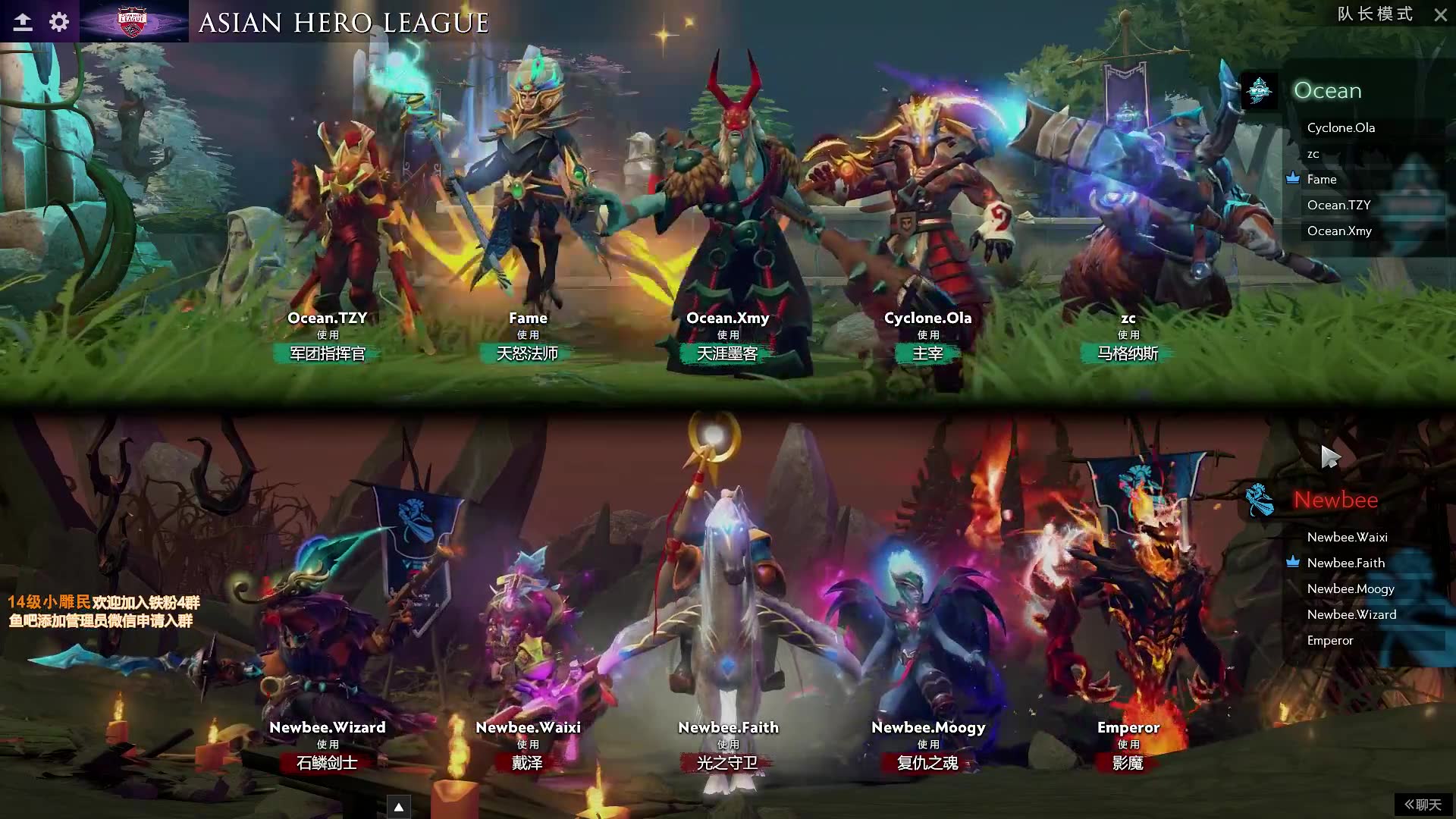Pick Ocean.TZY from the roster list
This screenshot has width=1456, height=819.
(x=1338, y=206)
